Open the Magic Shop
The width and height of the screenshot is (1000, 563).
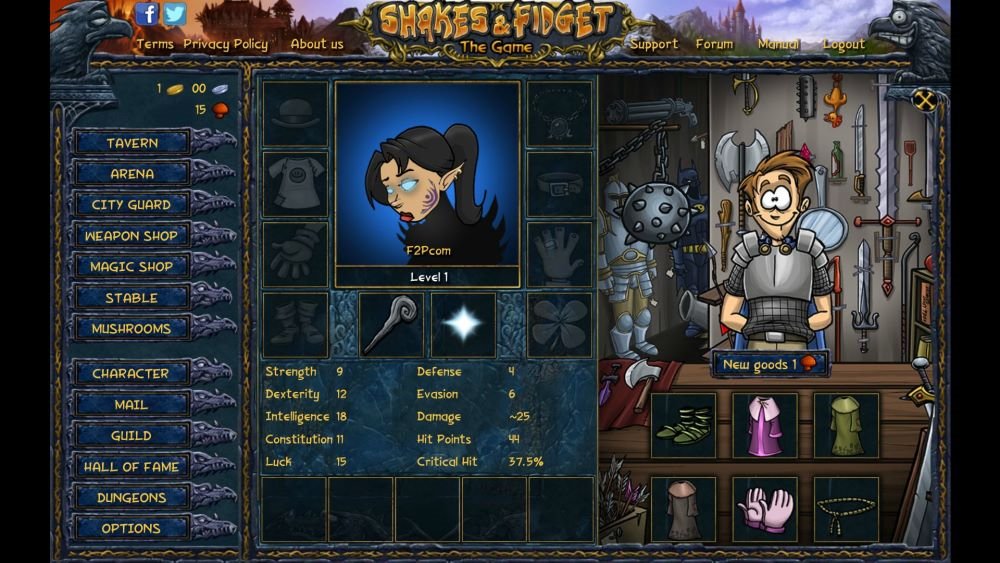(132, 267)
